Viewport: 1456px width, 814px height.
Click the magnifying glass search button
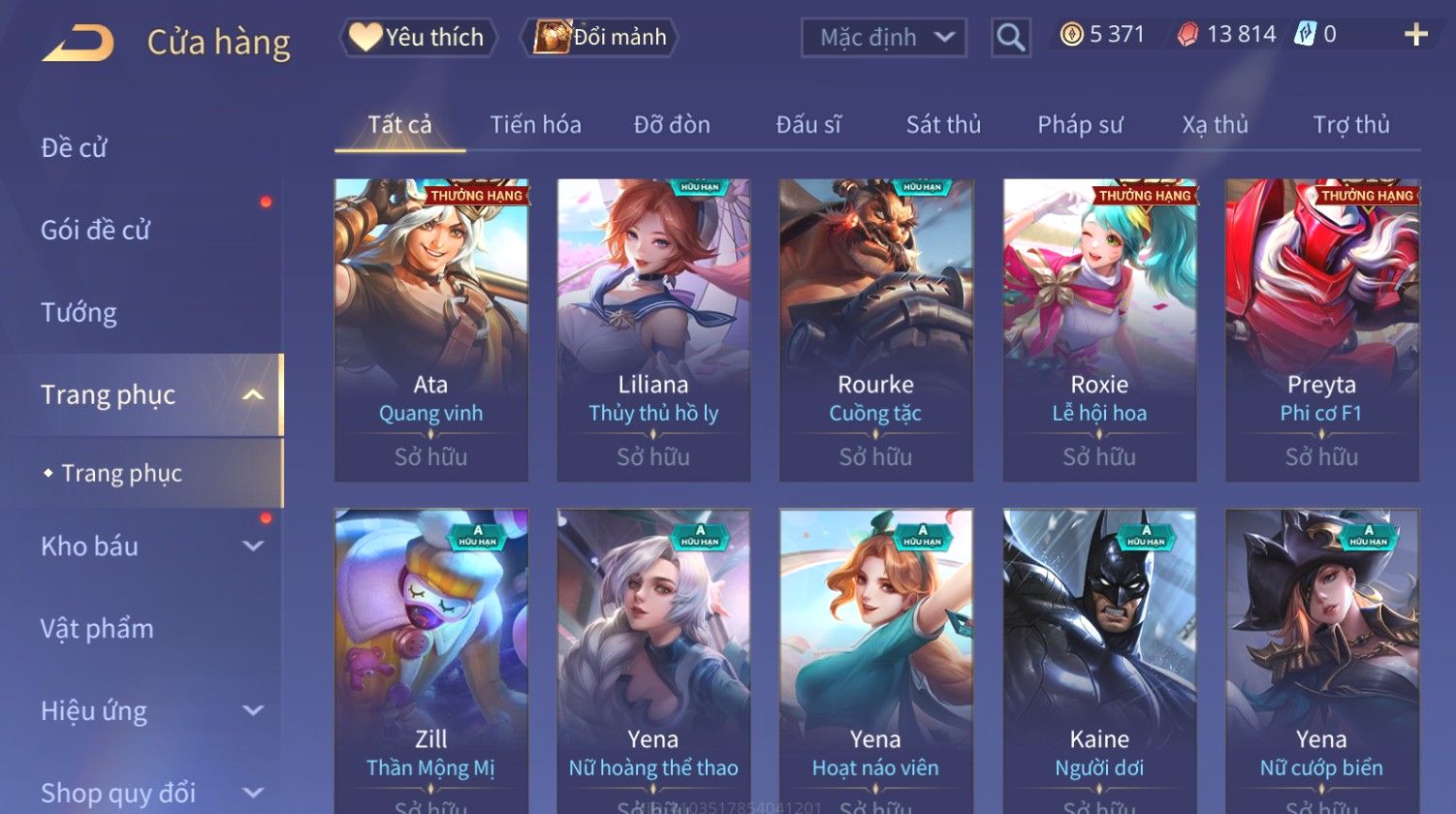click(x=1010, y=38)
